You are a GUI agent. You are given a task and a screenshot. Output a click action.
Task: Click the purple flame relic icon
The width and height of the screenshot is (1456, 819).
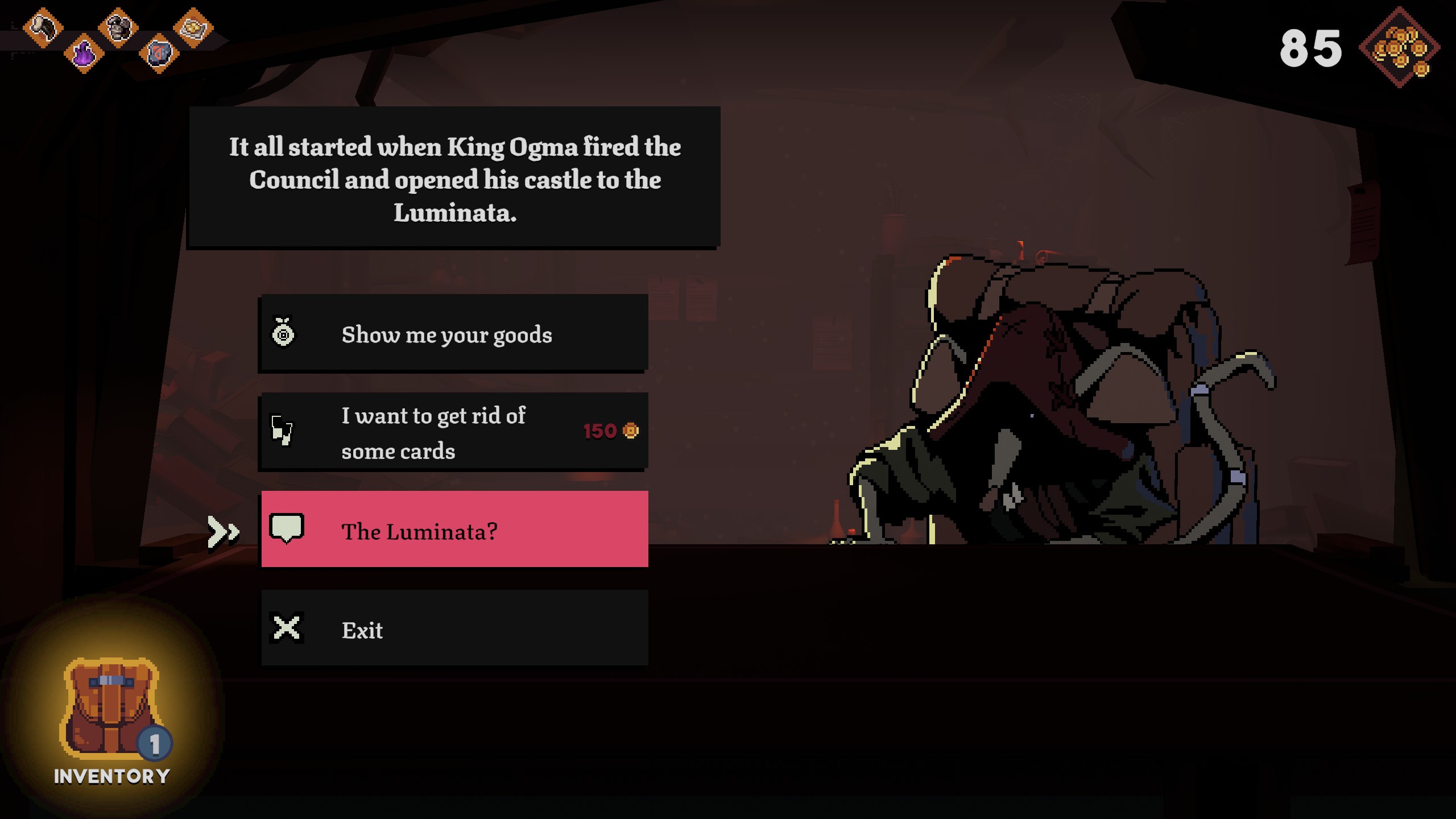tap(84, 54)
